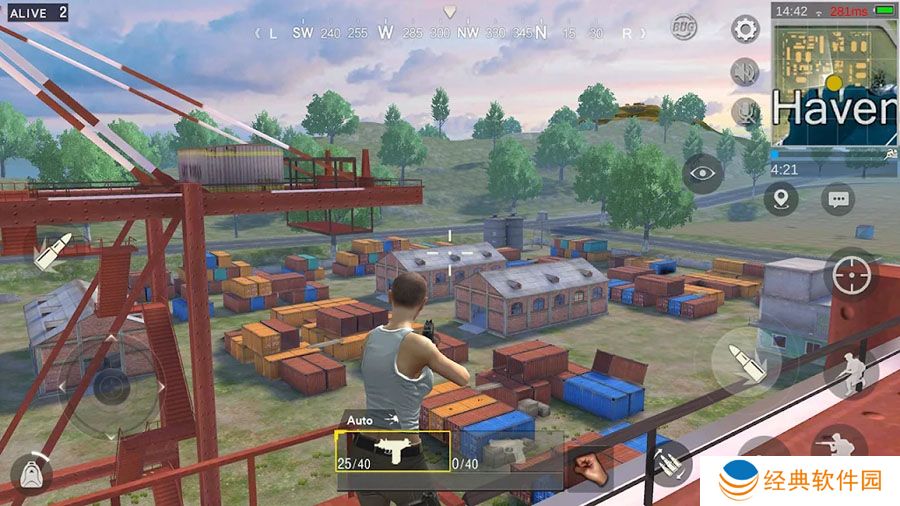The height and width of the screenshot is (506, 900).
Task: Fire using the right bullet button
Action: click(746, 358)
